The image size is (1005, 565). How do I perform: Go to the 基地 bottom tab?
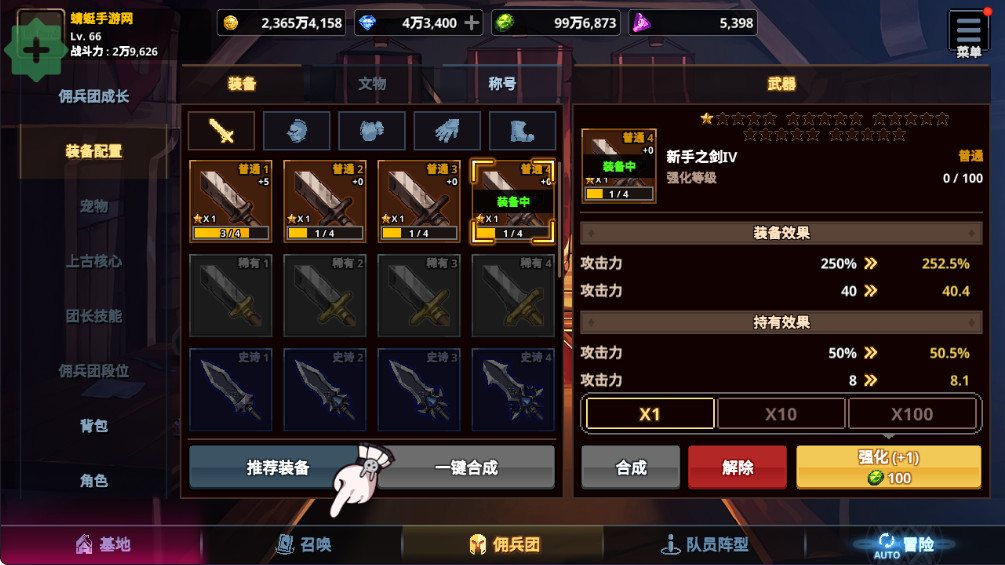tap(102, 545)
